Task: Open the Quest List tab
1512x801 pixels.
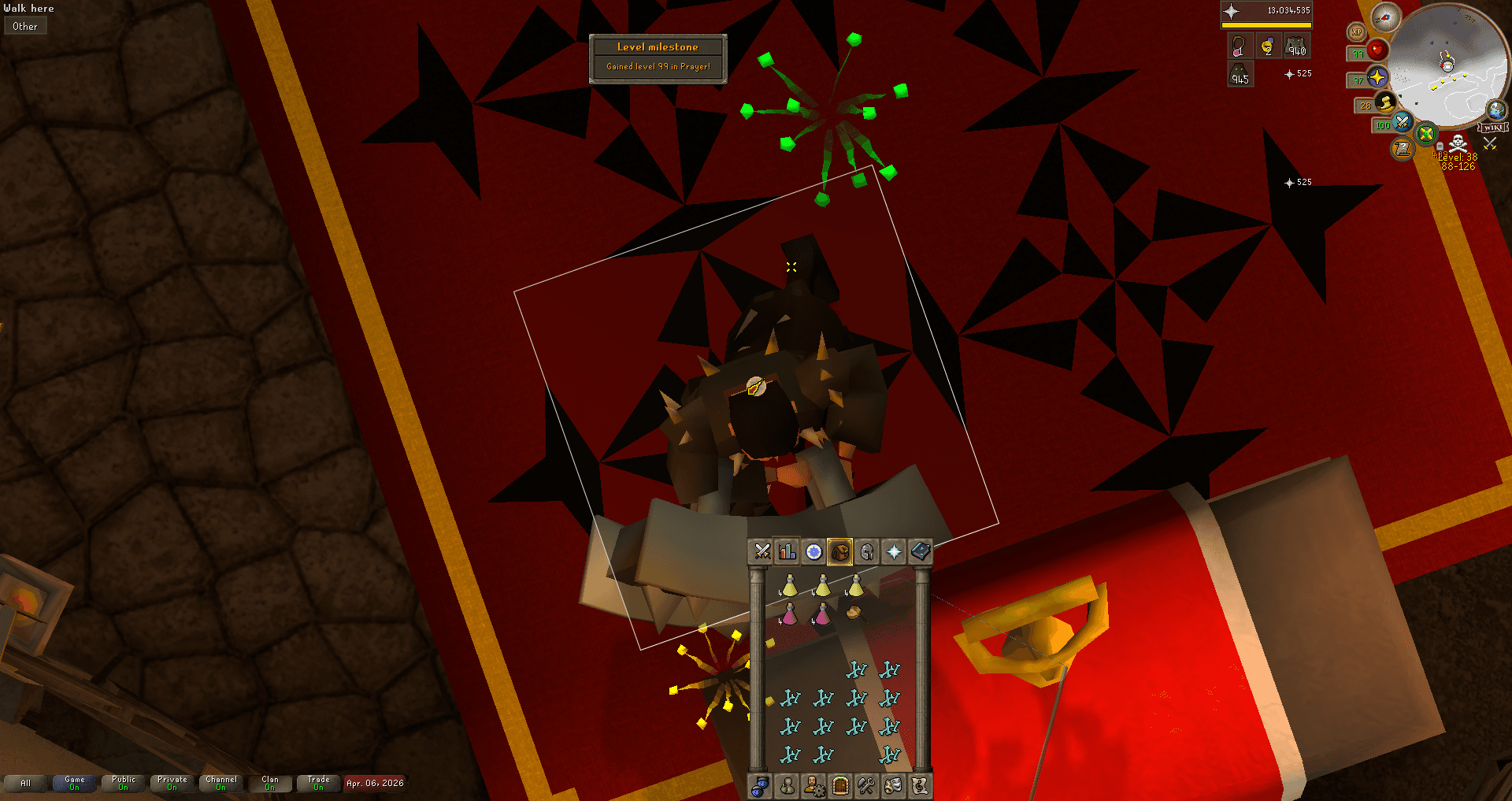Action: point(813,552)
